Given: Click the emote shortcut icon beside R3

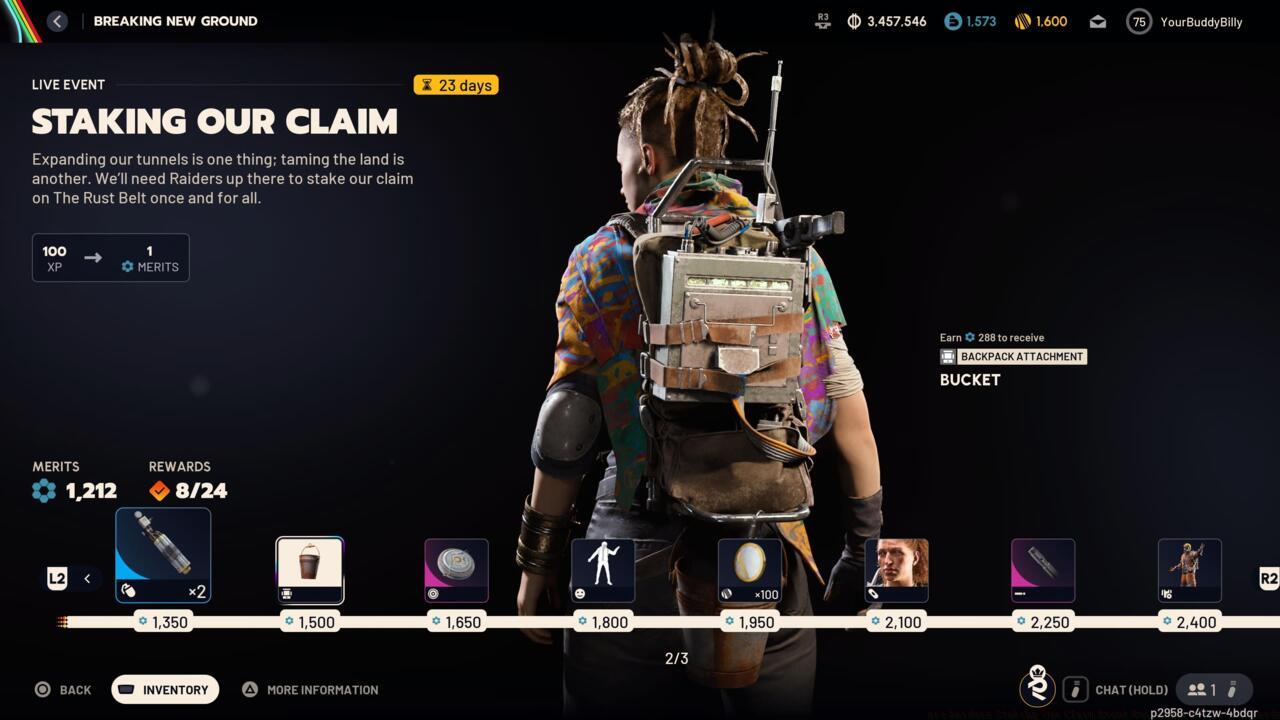Looking at the screenshot, I should [822, 21].
